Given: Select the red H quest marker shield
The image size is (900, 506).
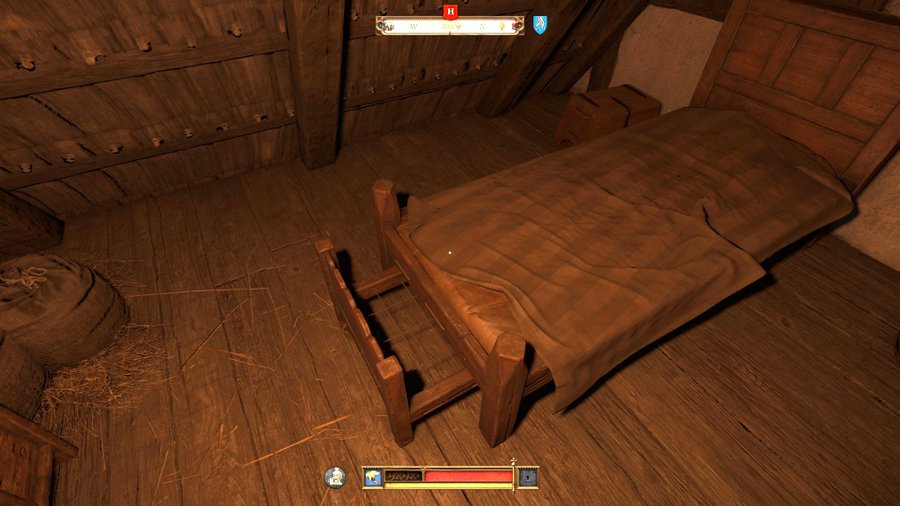Looking at the screenshot, I should (x=451, y=11).
